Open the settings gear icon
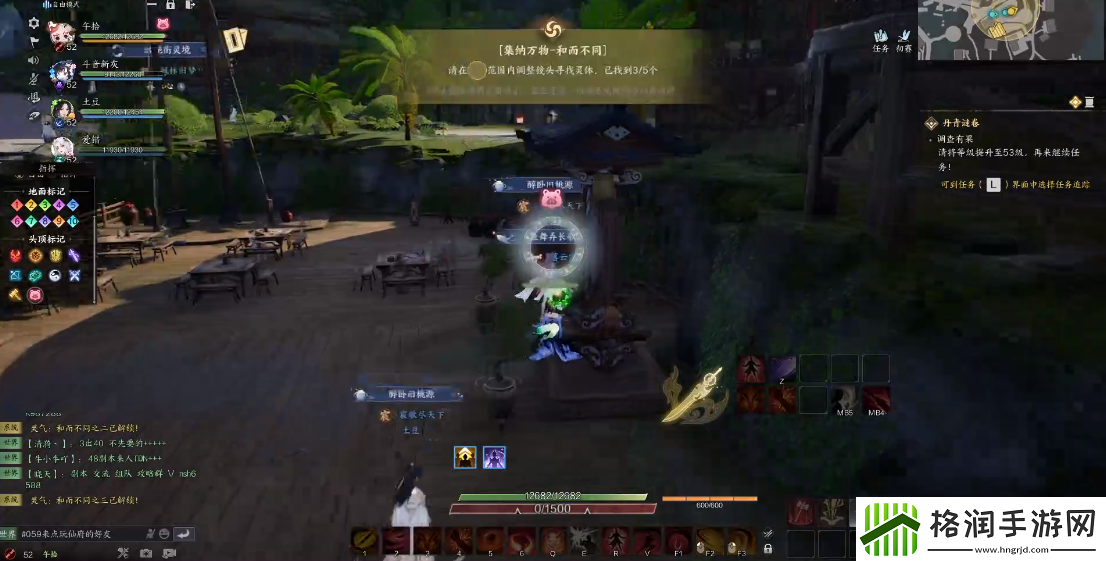 pos(34,23)
